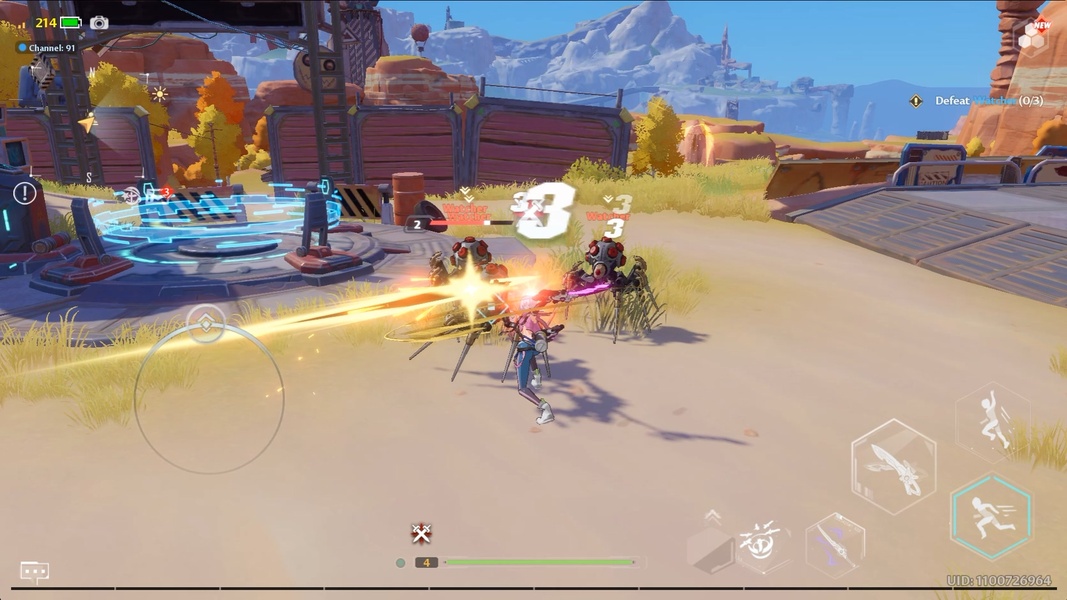Switch to the purple sword weapon

(834, 546)
